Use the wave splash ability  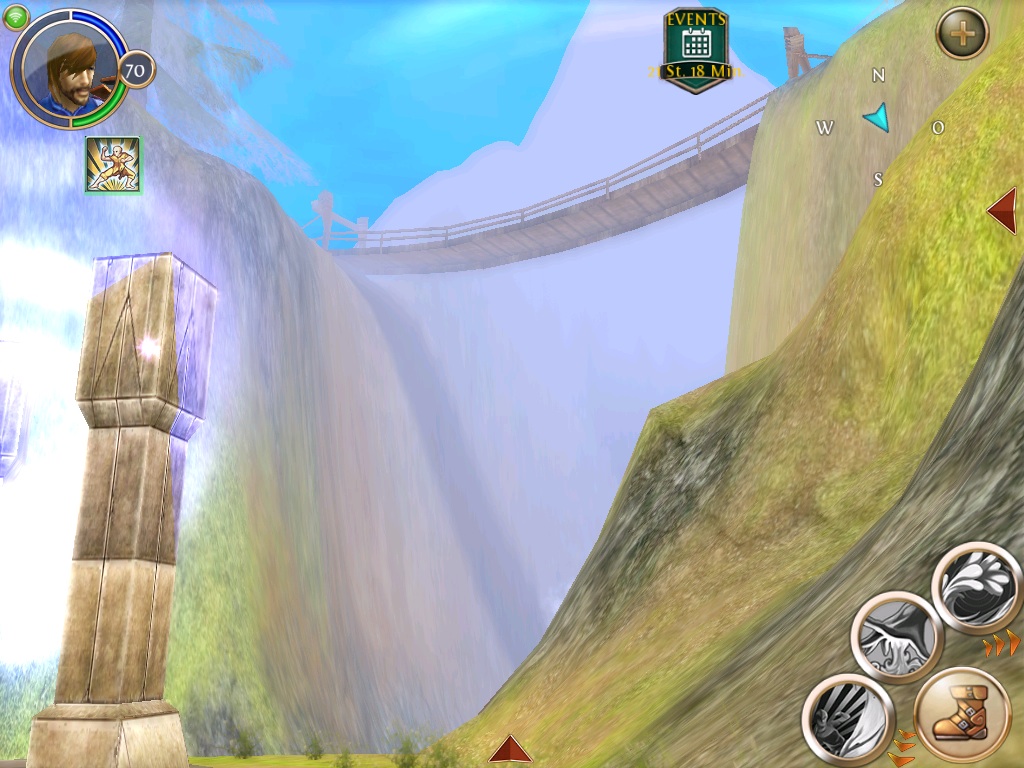[977, 588]
